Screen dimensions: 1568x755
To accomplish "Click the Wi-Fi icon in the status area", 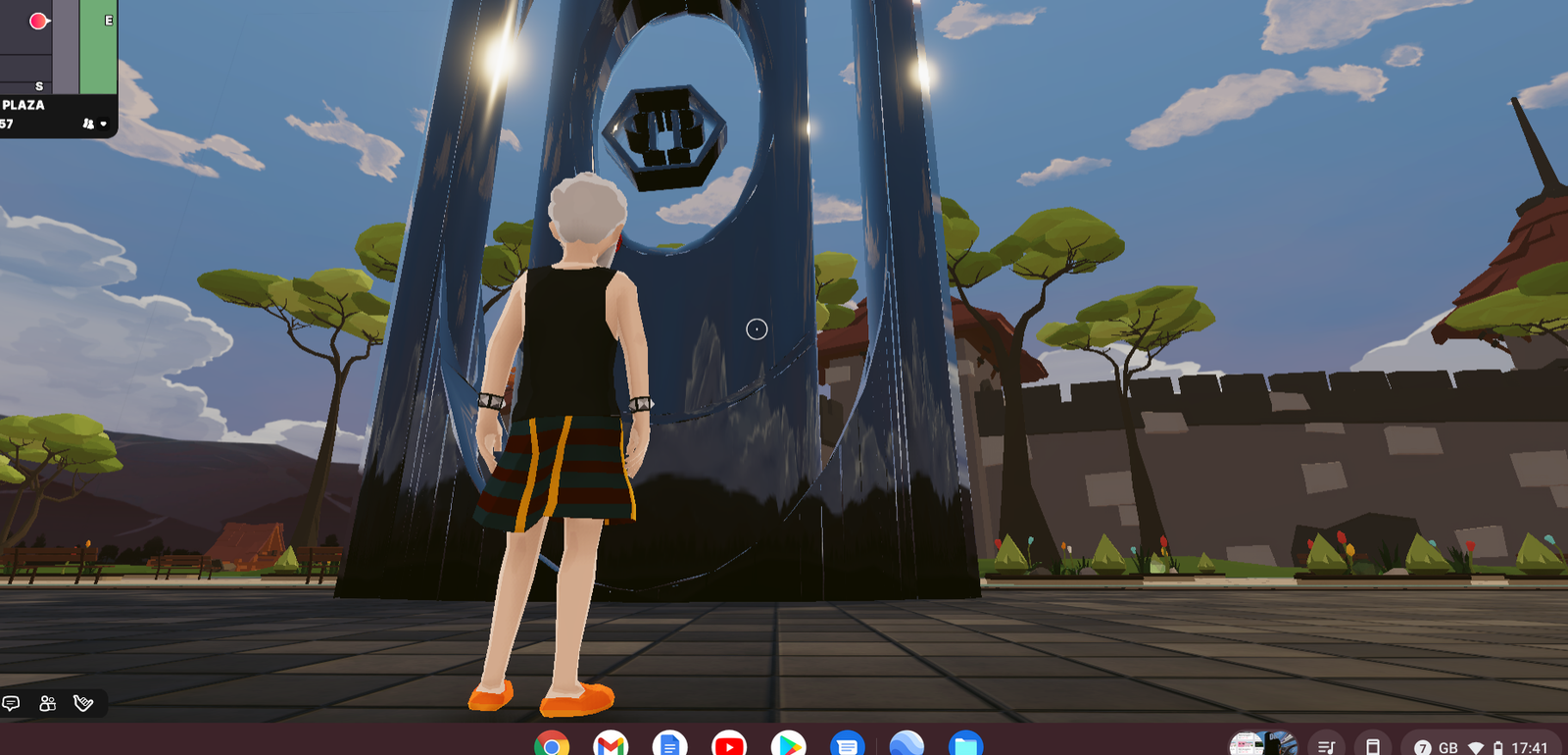I will (x=1478, y=744).
